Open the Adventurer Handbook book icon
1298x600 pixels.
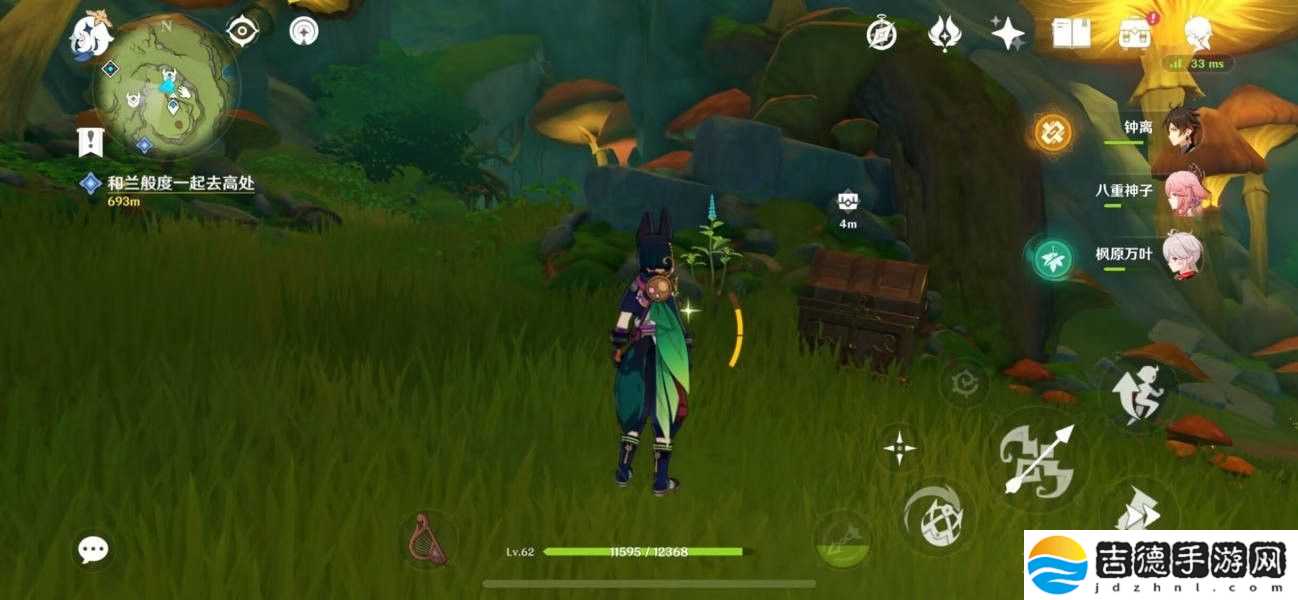(1071, 34)
